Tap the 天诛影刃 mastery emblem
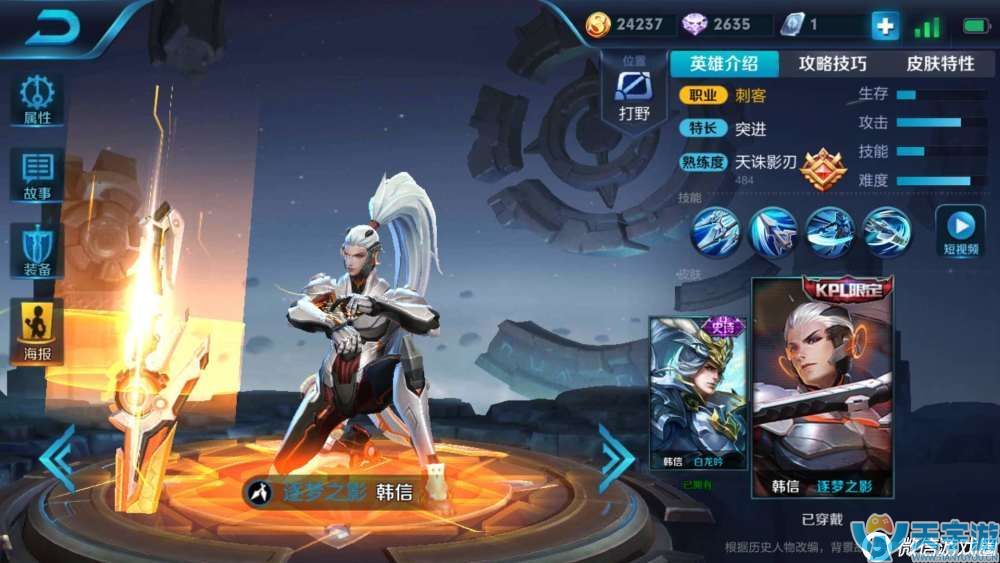 (823, 169)
